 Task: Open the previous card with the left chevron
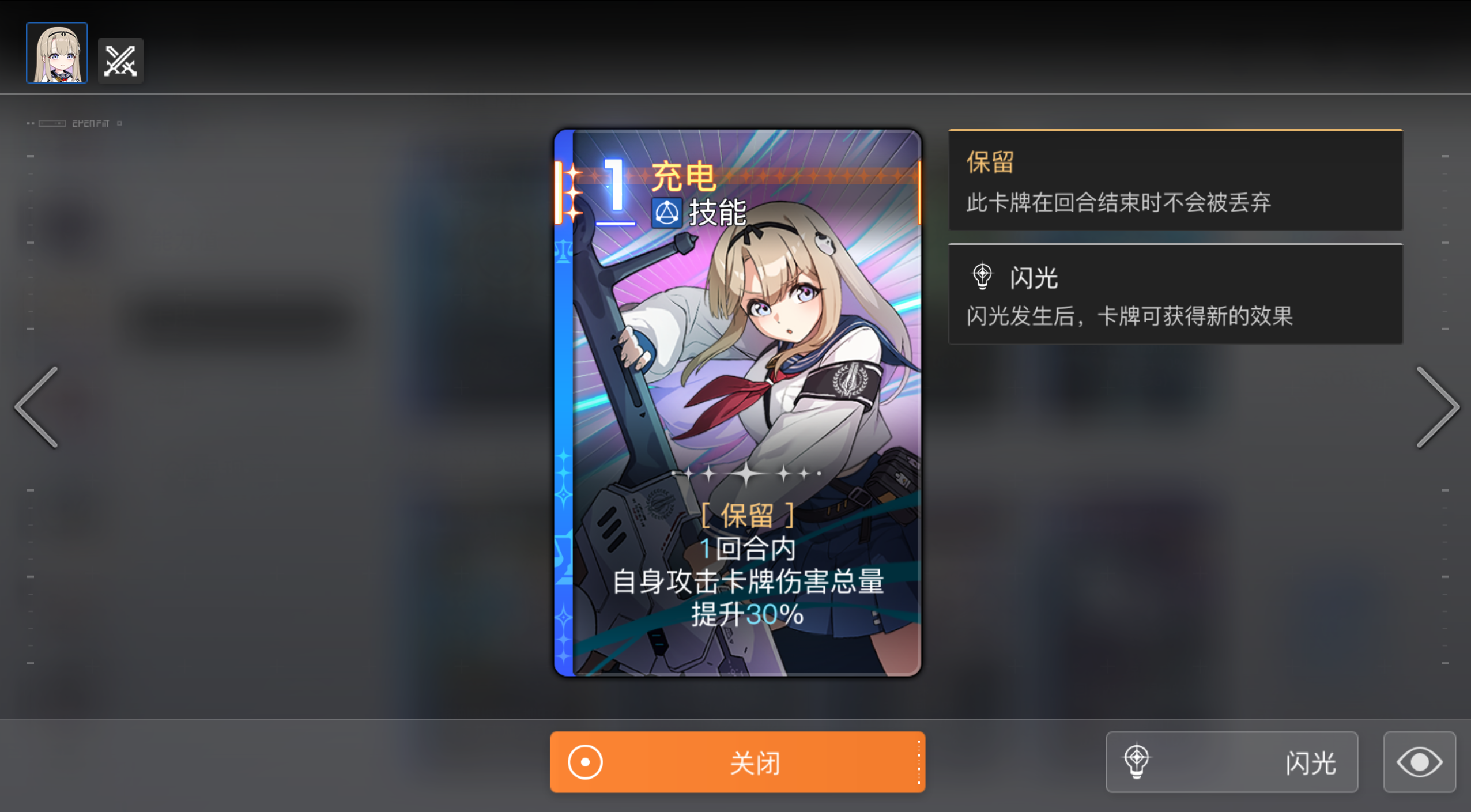tap(36, 407)
